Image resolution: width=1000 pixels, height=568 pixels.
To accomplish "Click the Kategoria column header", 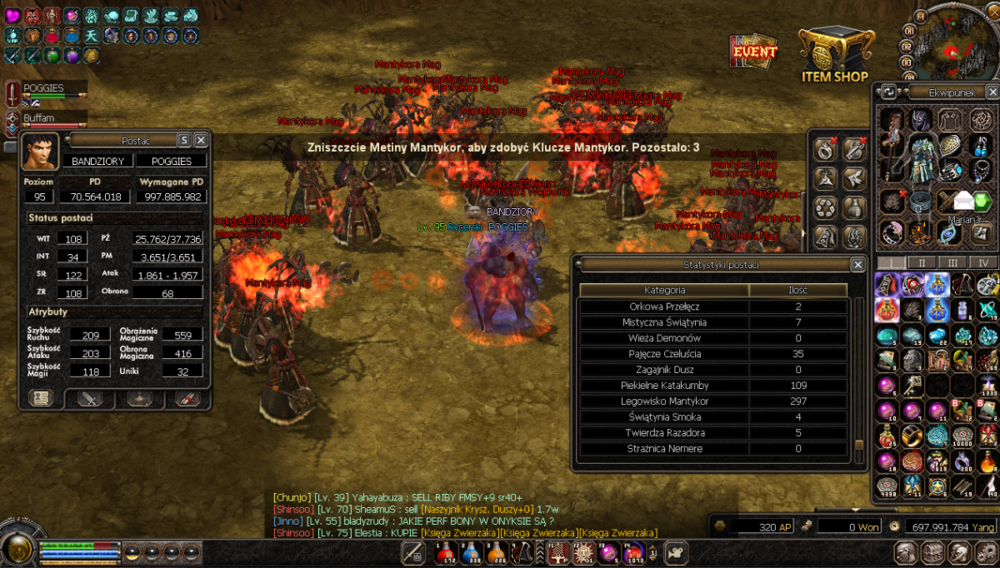I will pos(665,290).
